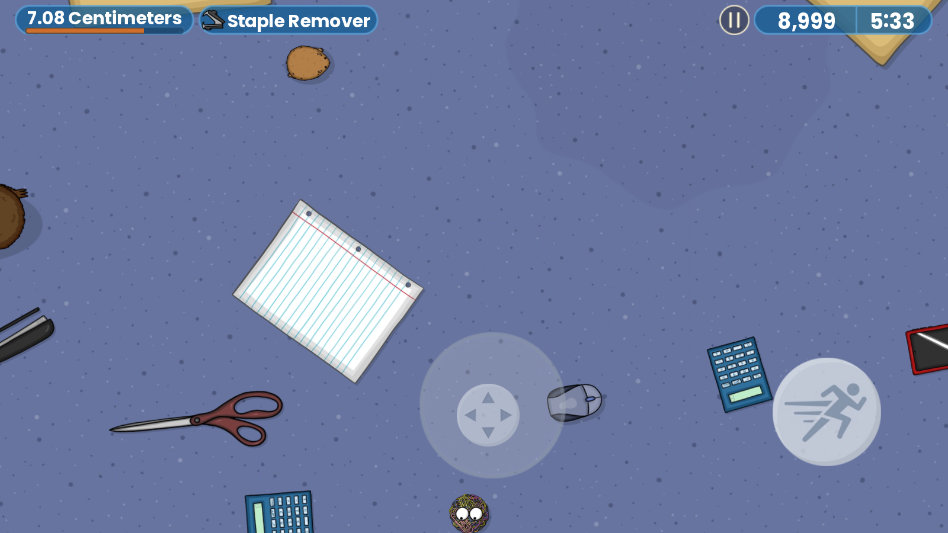Tap the sprint dash button
Image resolution: width=948 pixels, height=533 pixels.
tap(826, 411)
